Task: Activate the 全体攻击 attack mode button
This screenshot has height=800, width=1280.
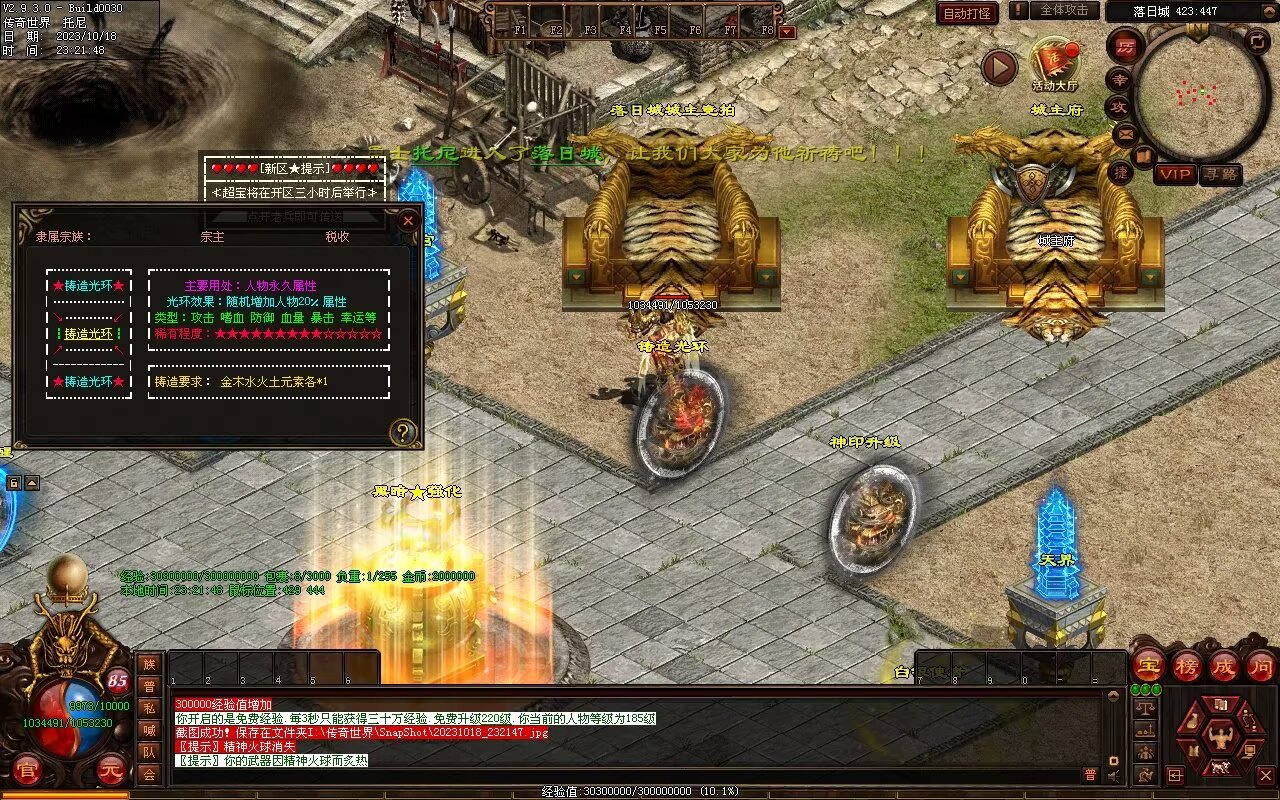Action: pos(1064,10)
